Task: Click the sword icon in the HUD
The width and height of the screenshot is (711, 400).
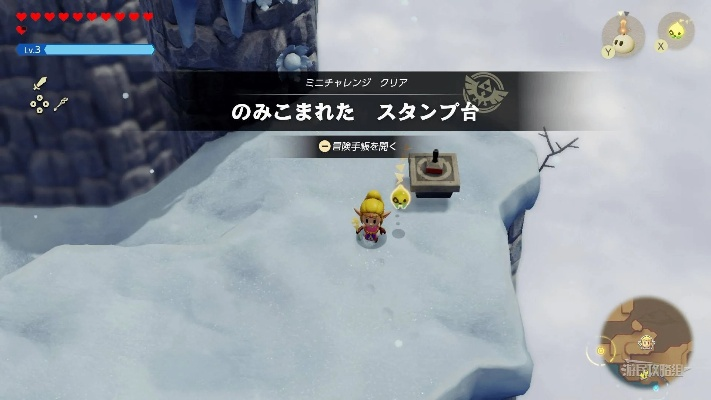Action: point(42,84)
